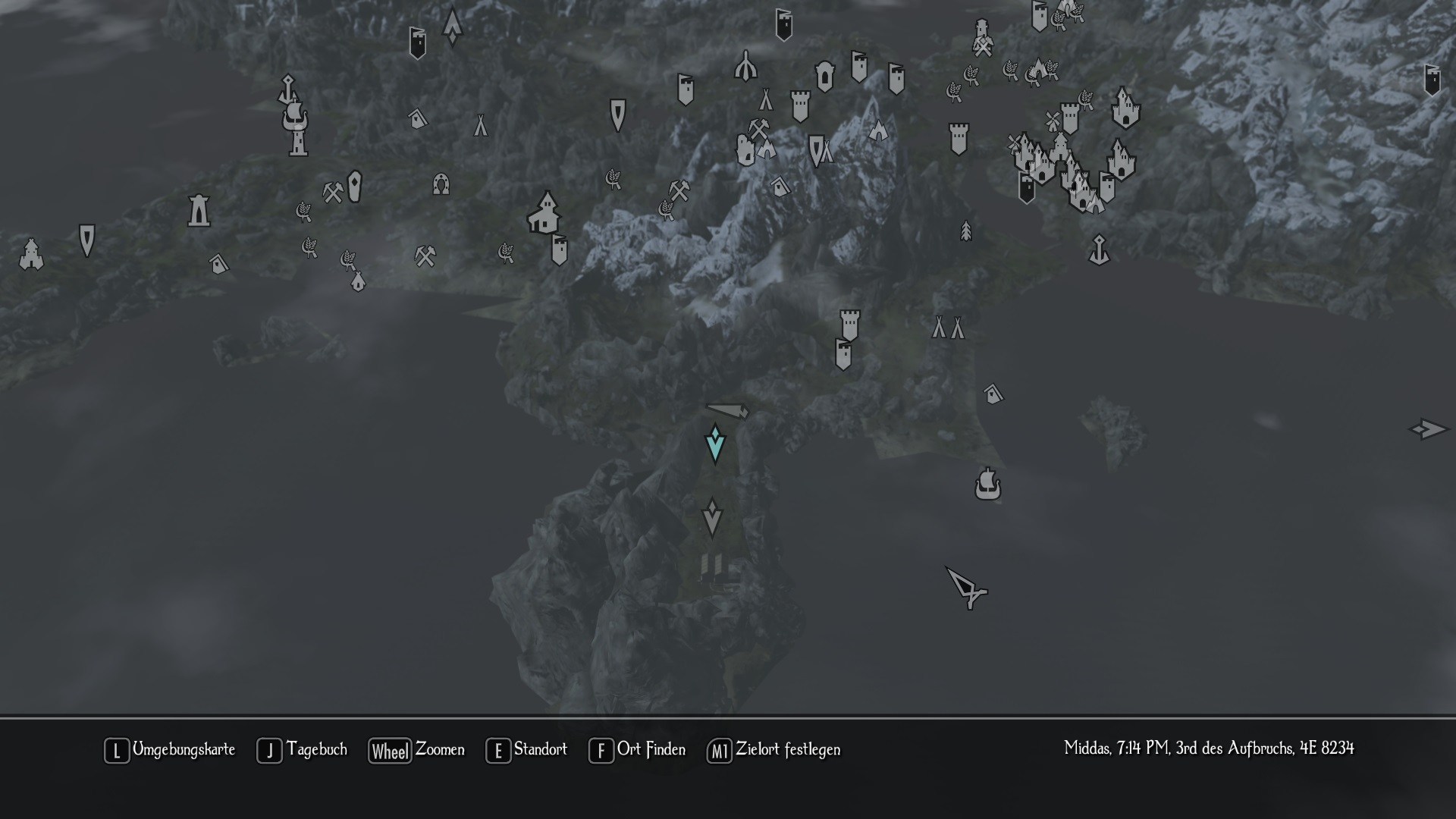Select Zielort festlegen to set a destination
The image size is (1456, 819).
coord(773,750)
